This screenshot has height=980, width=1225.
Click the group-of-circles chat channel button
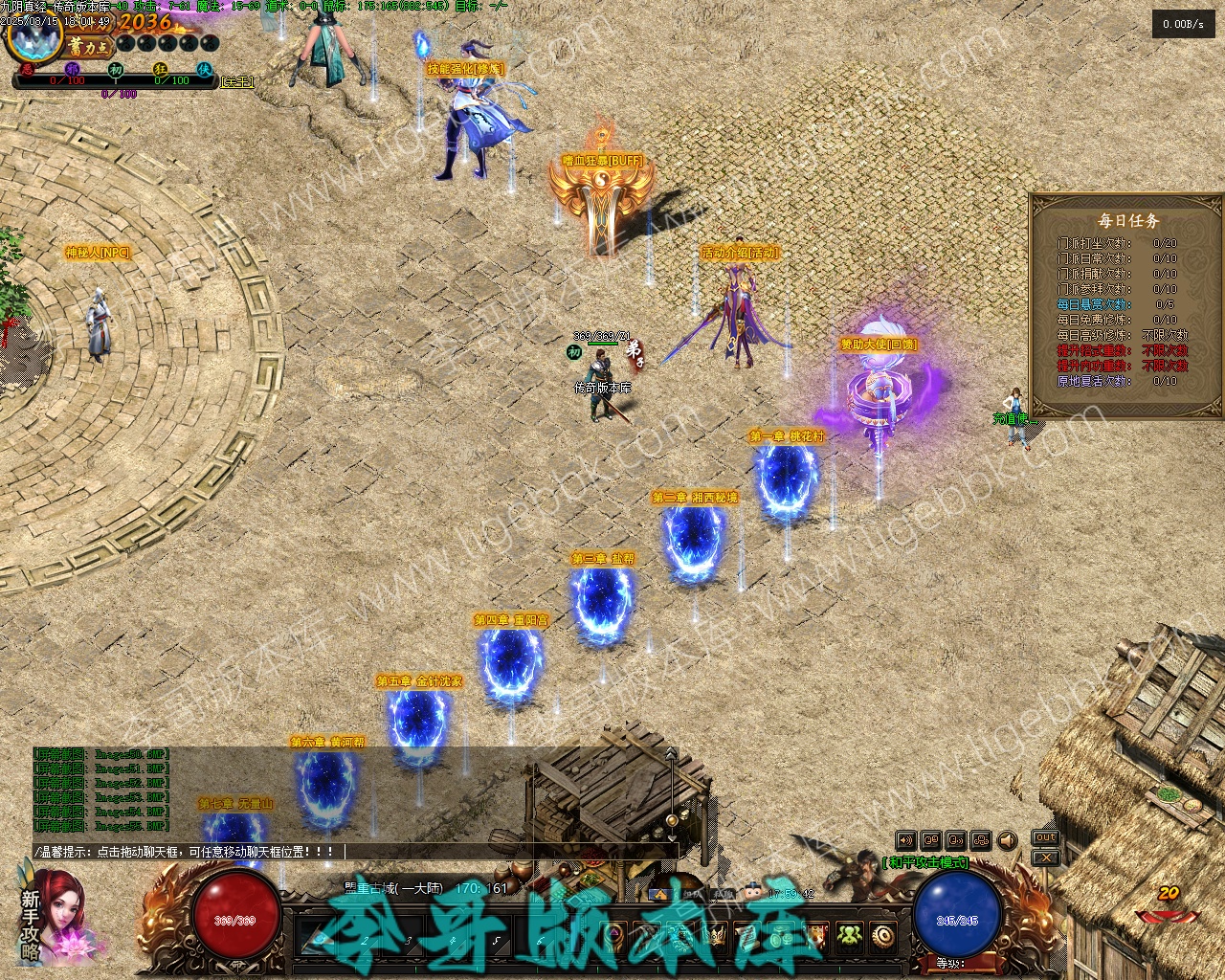click(981, 840)
